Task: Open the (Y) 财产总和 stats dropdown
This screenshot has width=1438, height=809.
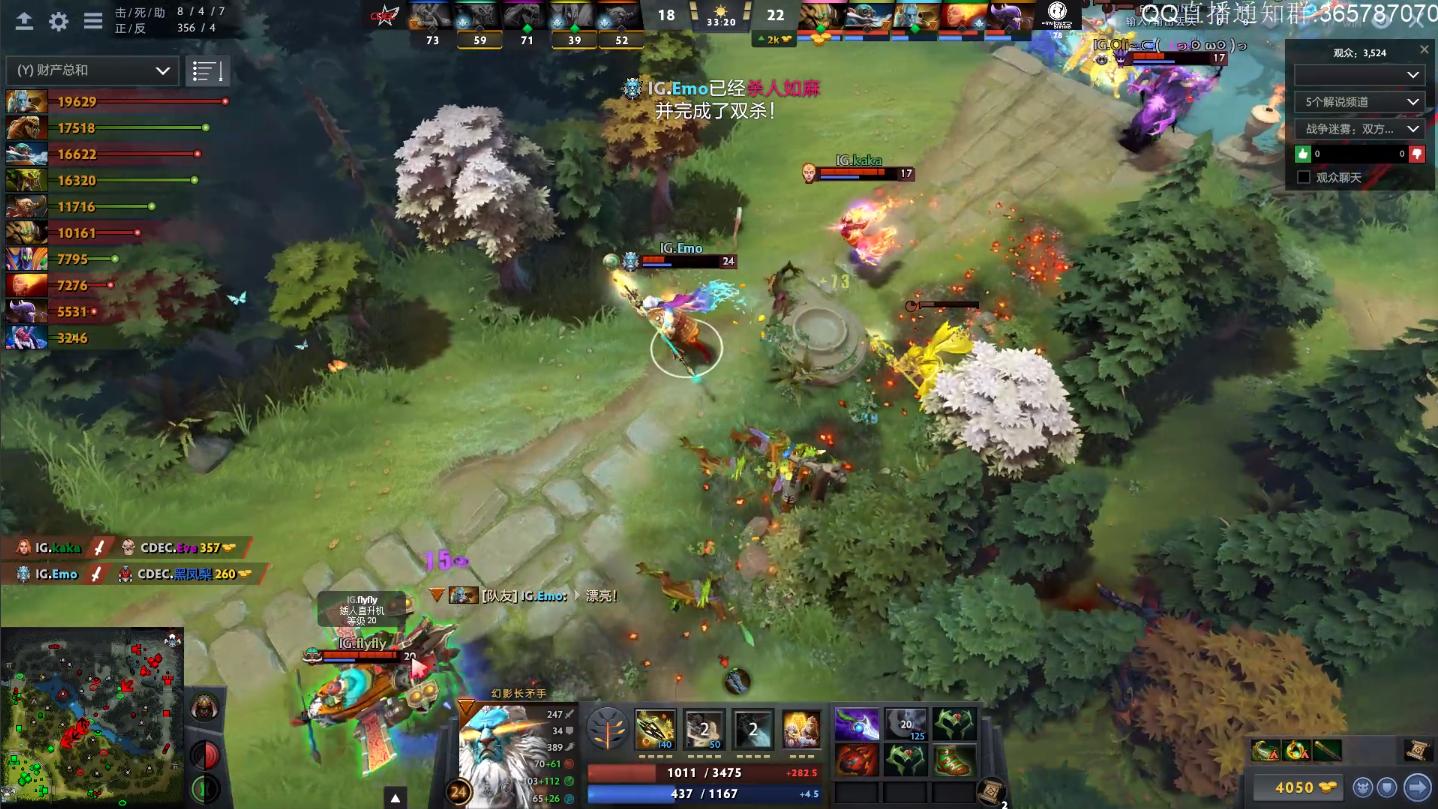Action: click(90, 70)
